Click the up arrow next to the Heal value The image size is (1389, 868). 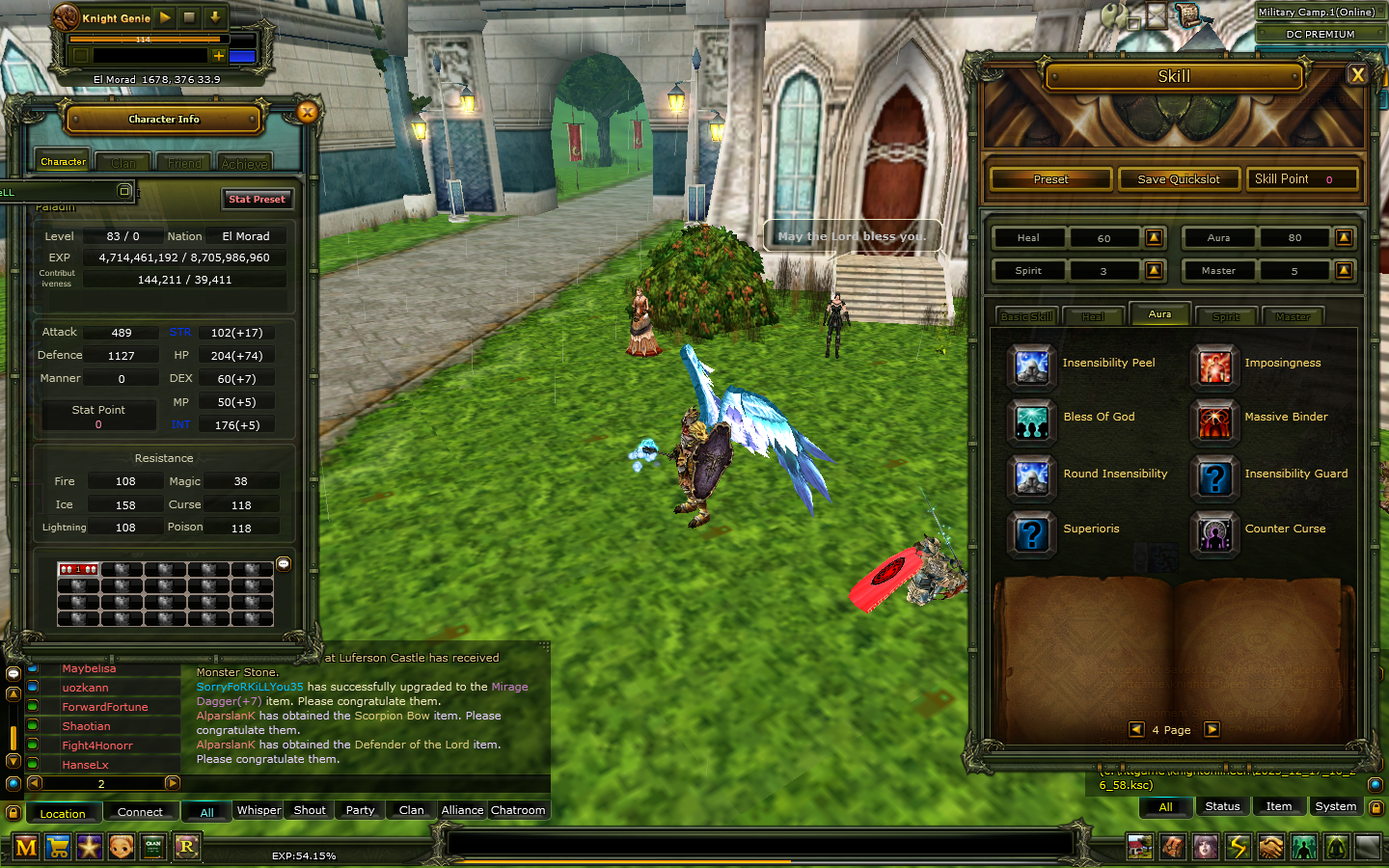1154,238
